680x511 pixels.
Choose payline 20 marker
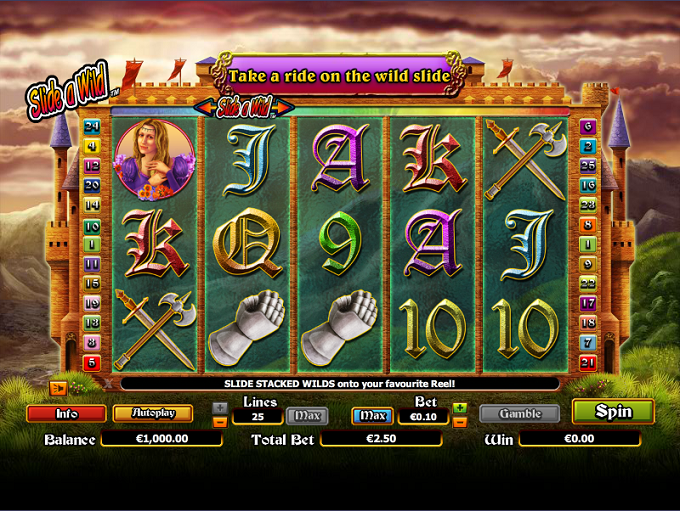coord(92,185)
